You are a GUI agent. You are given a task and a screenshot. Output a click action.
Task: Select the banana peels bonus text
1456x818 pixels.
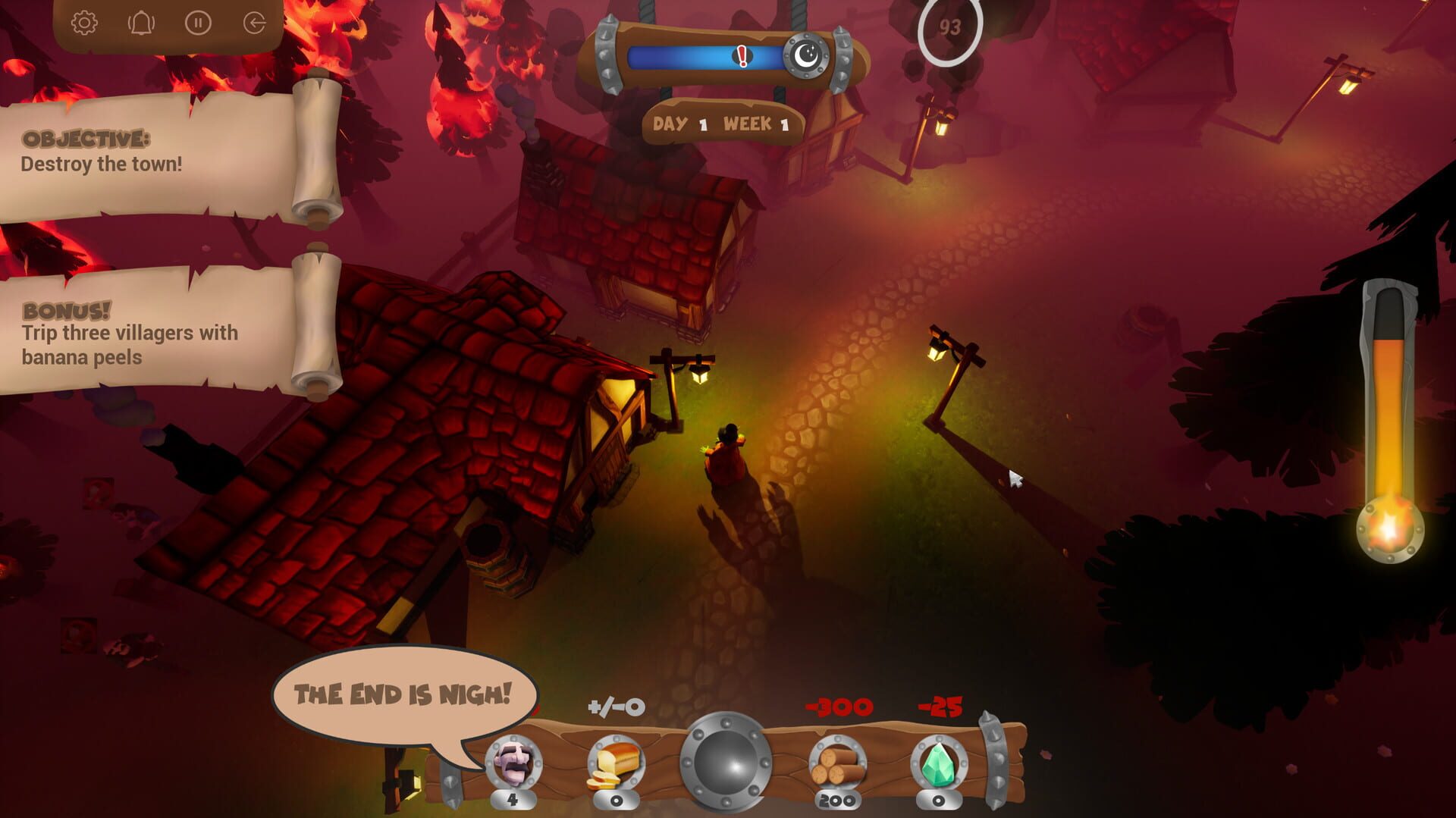pyautogui.click(x=129, y=343)
